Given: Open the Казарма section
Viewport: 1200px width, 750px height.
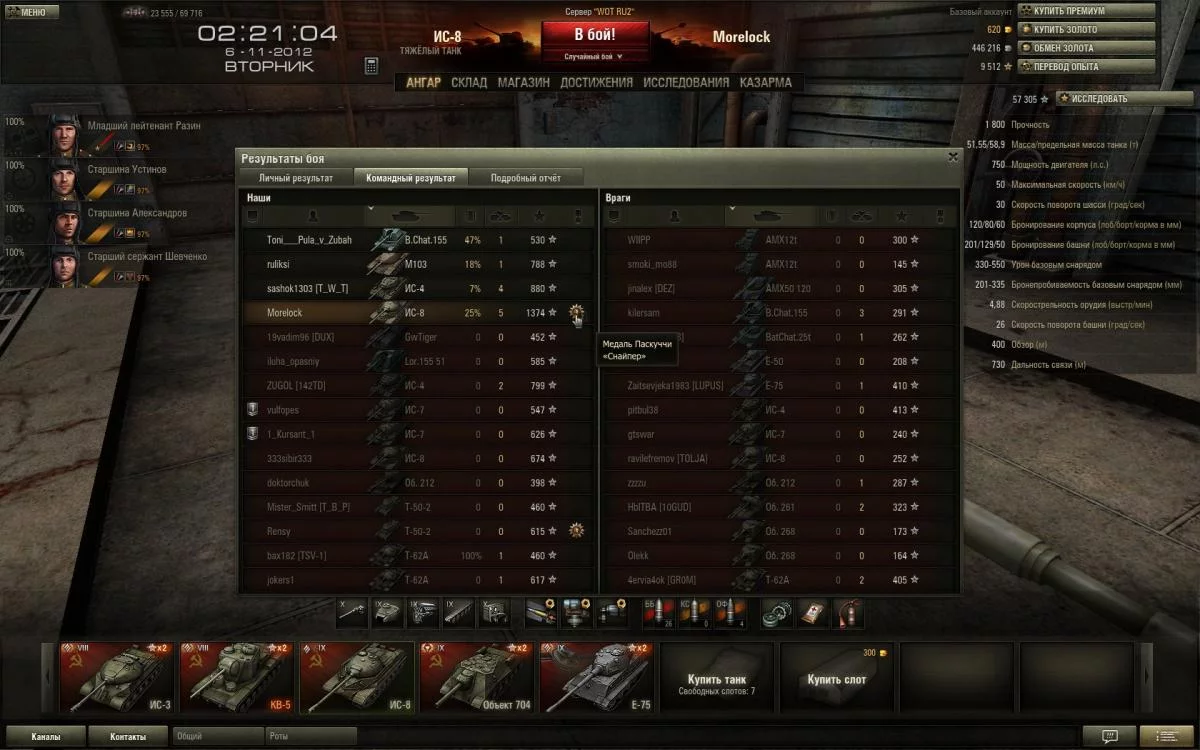Looking at the screenshot, I should [766, 83].
